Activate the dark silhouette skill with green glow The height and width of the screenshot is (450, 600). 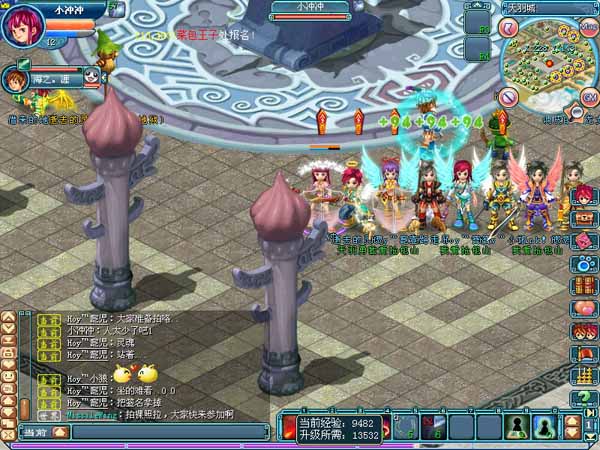pyautogui.click(x=517, y=427)
